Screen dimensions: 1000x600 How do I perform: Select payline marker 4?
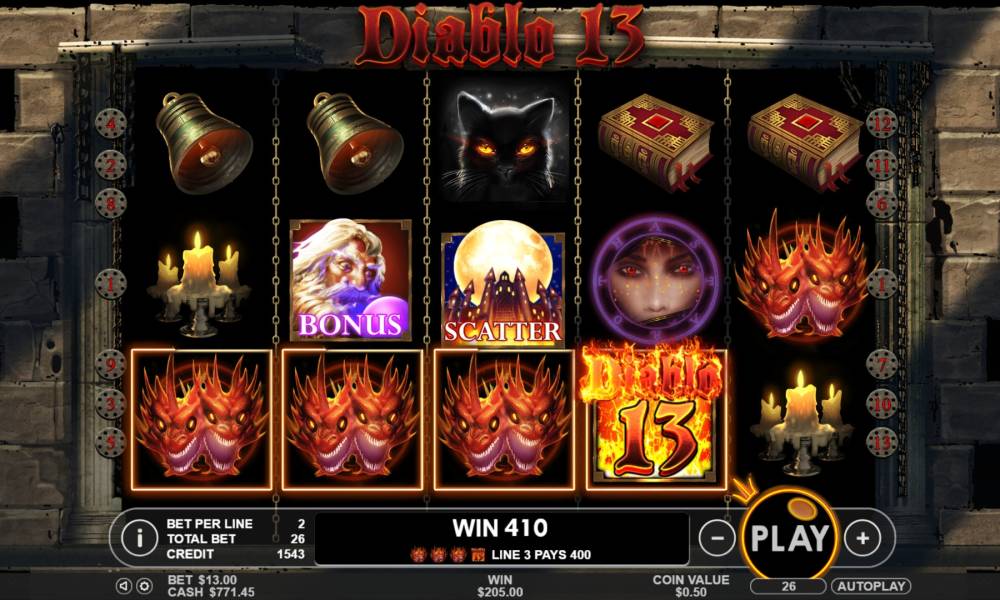[110, 125]
